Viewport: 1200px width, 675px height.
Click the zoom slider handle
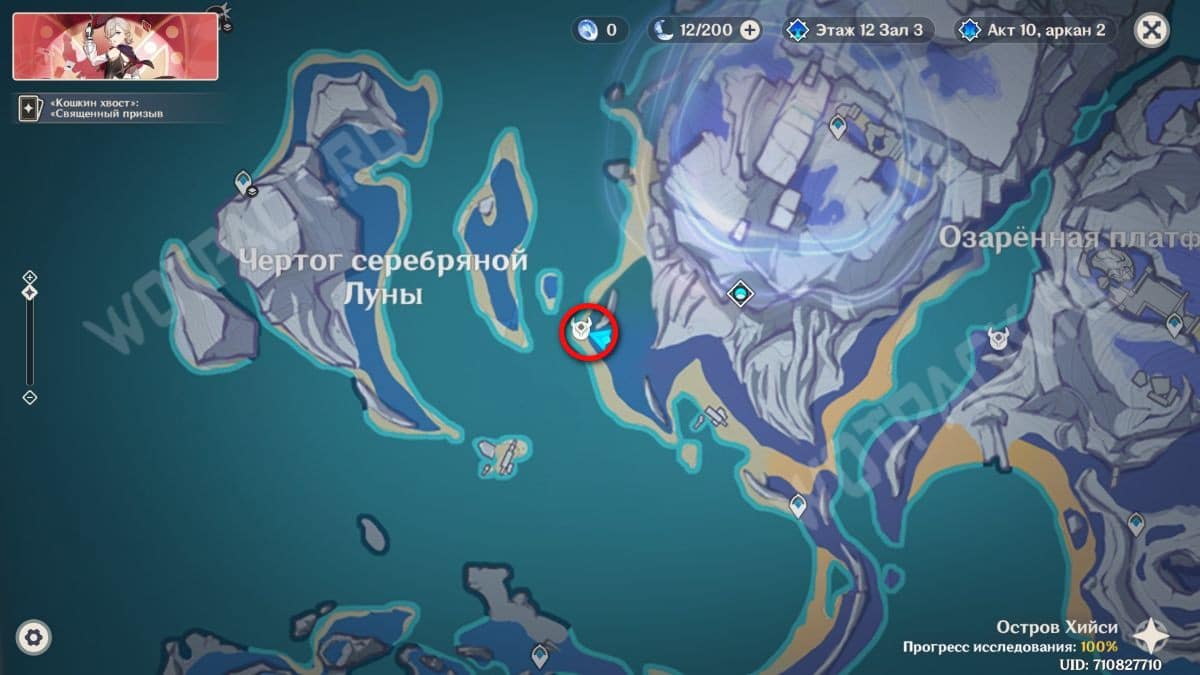[30, 293]
